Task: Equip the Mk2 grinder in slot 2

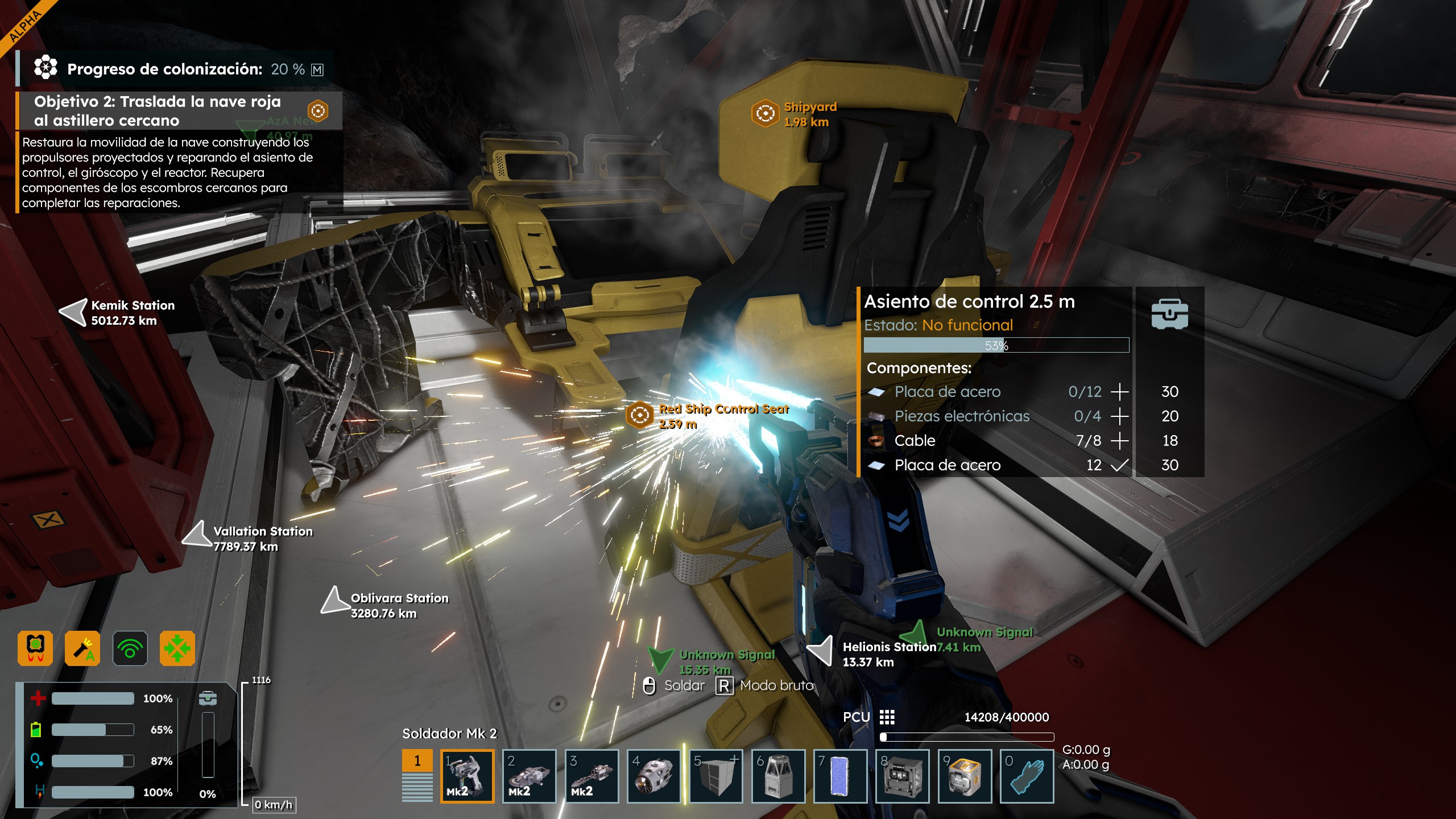Action: (x=529, y=776)
